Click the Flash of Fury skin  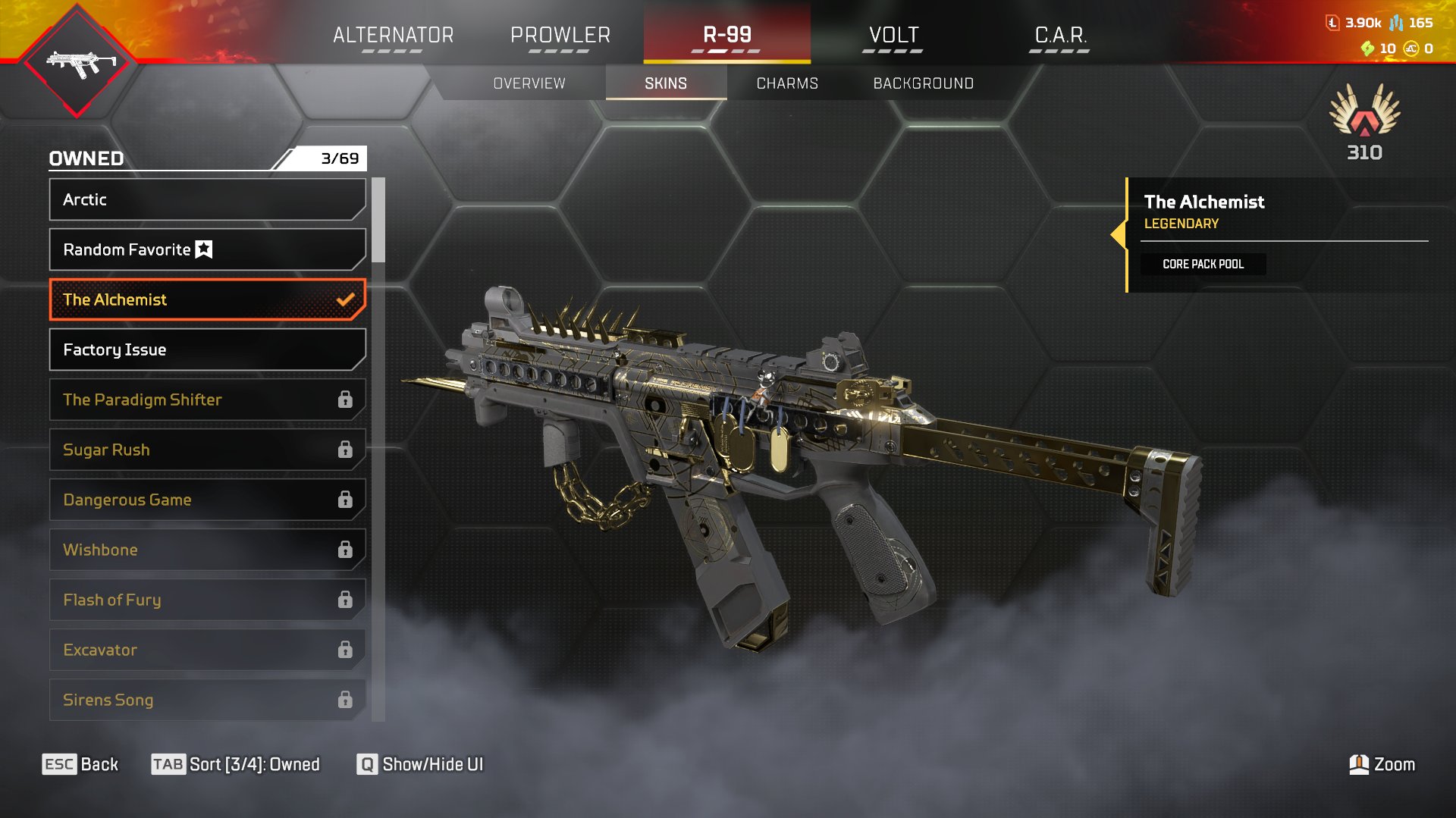coord(207,600)
